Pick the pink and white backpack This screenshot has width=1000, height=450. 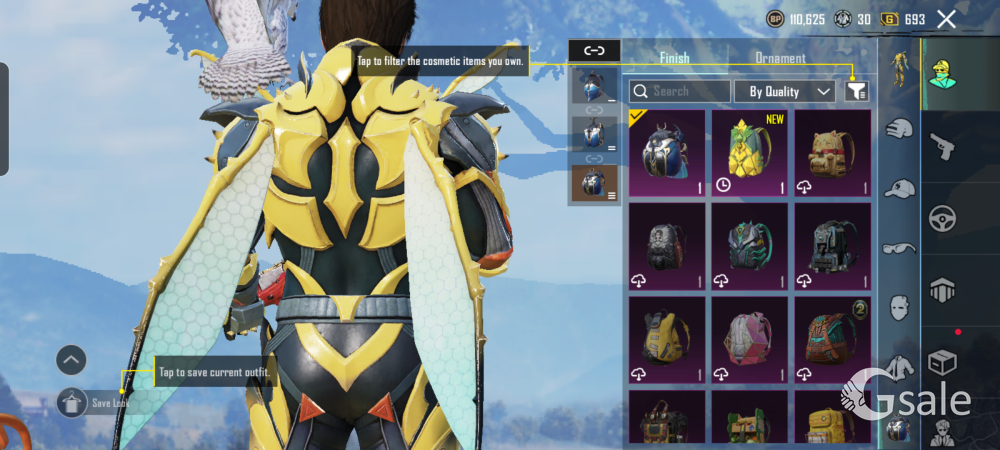pyautogui.click(x=750, y=338)
